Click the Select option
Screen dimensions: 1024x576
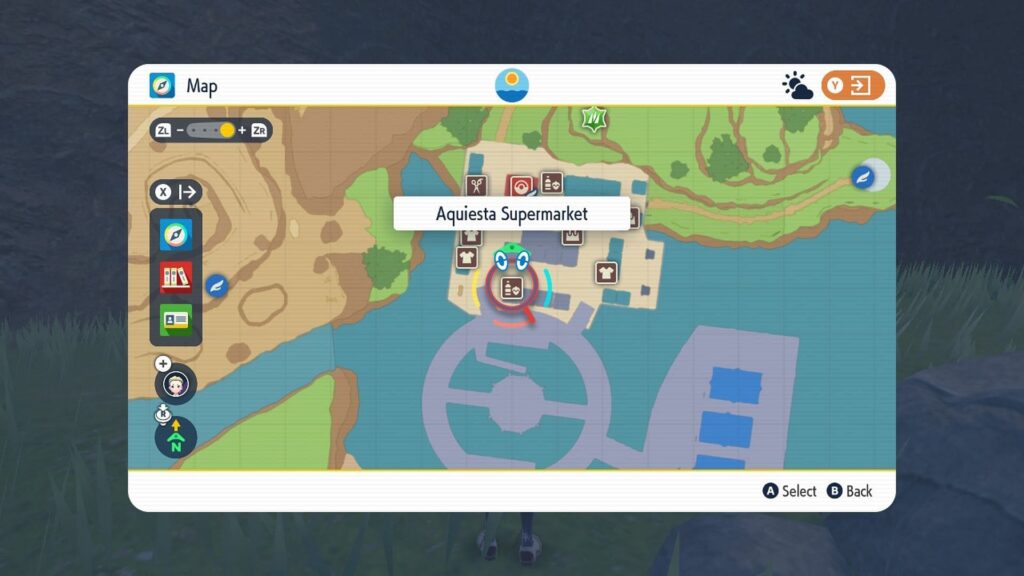pyautogui.click(x=790, y=491)
